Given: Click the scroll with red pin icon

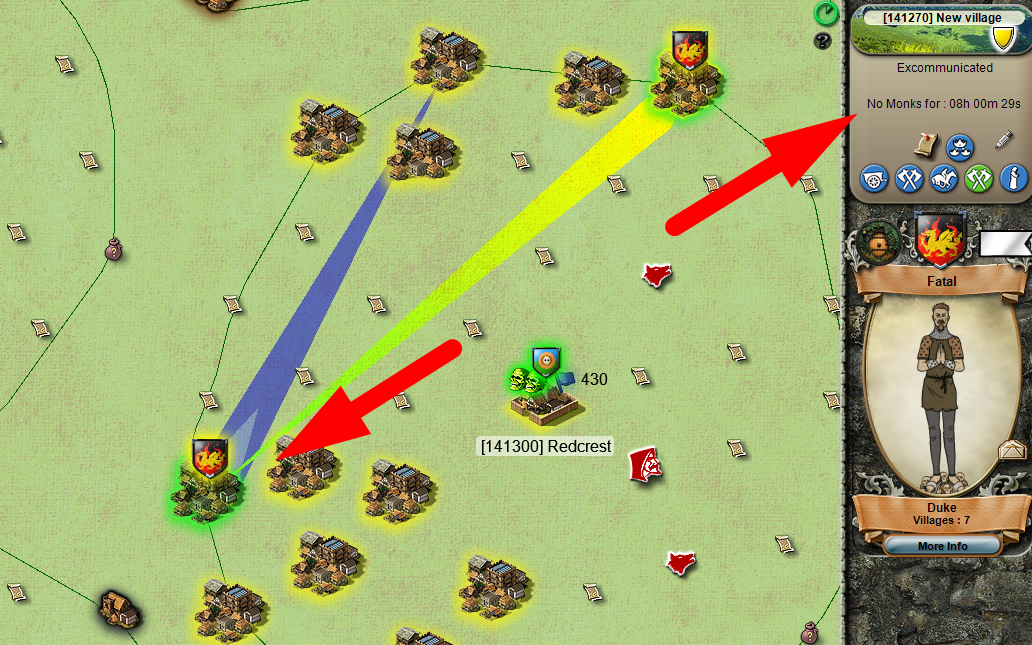Looking at the screenshot, I should click(x=925, y=144).
